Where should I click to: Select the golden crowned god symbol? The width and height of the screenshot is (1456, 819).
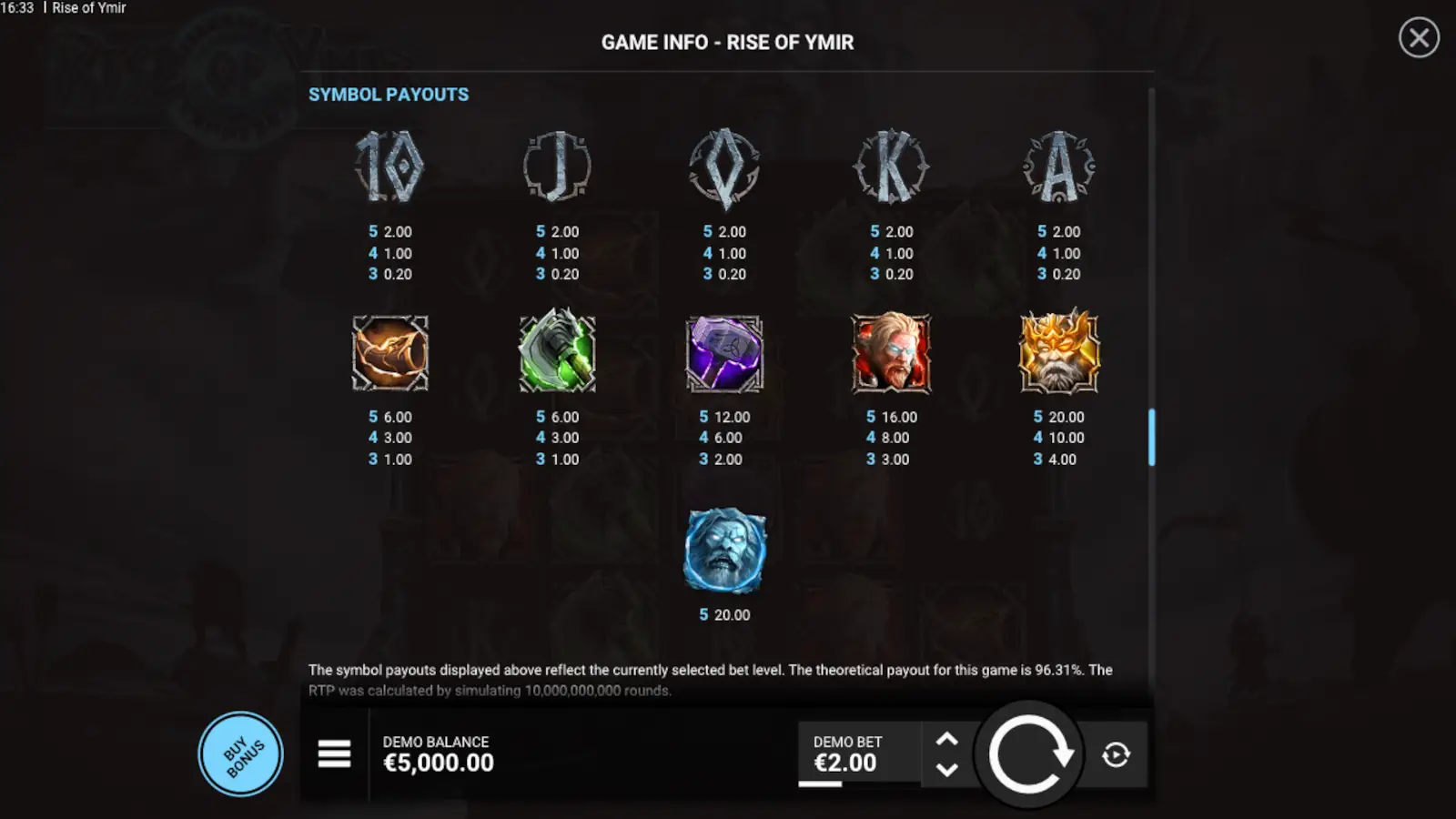coord(1058,355)
